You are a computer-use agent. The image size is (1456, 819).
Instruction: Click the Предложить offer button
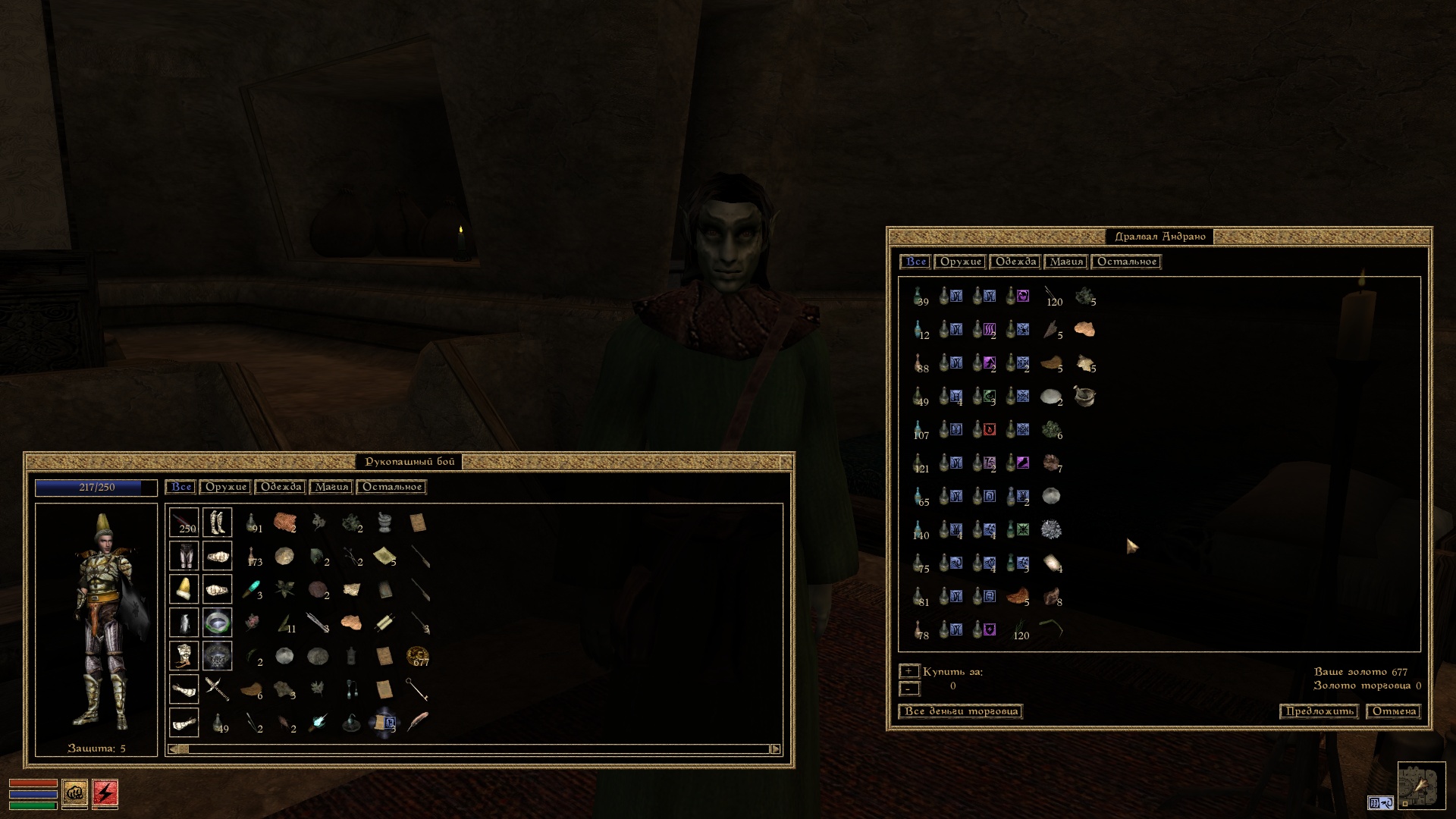pyautogui.click(x=1319, y=711)
